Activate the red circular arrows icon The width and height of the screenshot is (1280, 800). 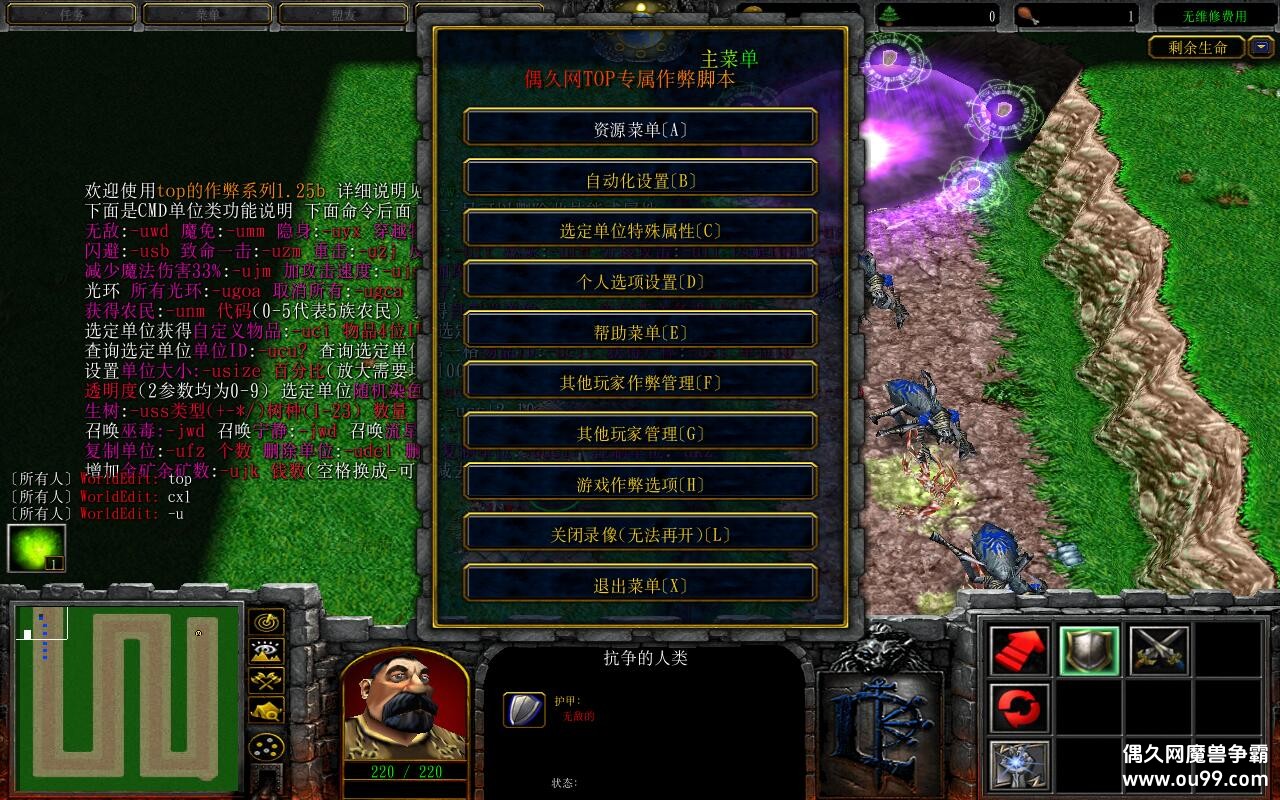pos(1020,709)
